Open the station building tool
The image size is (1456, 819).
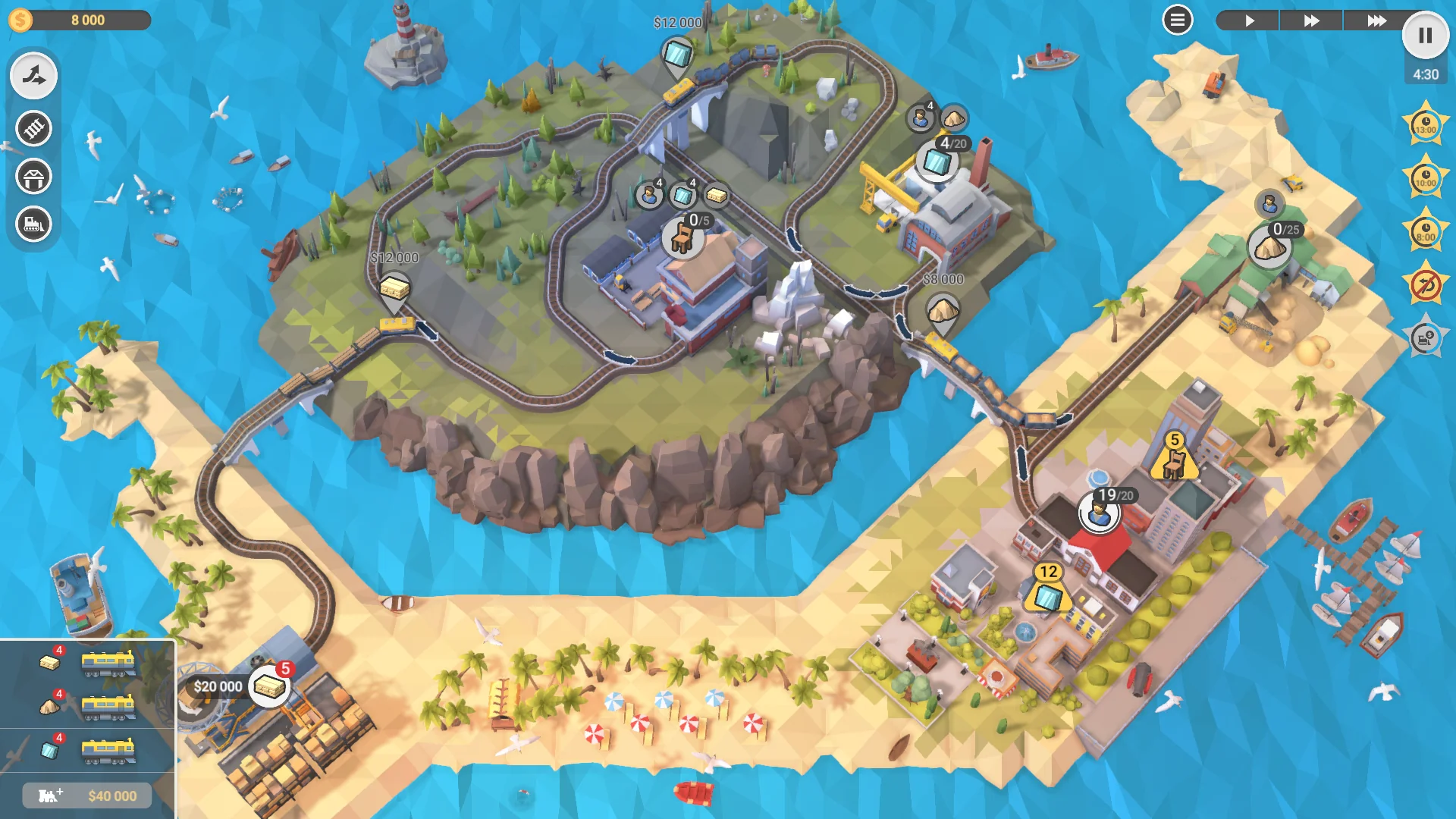[x=33, y=175]
